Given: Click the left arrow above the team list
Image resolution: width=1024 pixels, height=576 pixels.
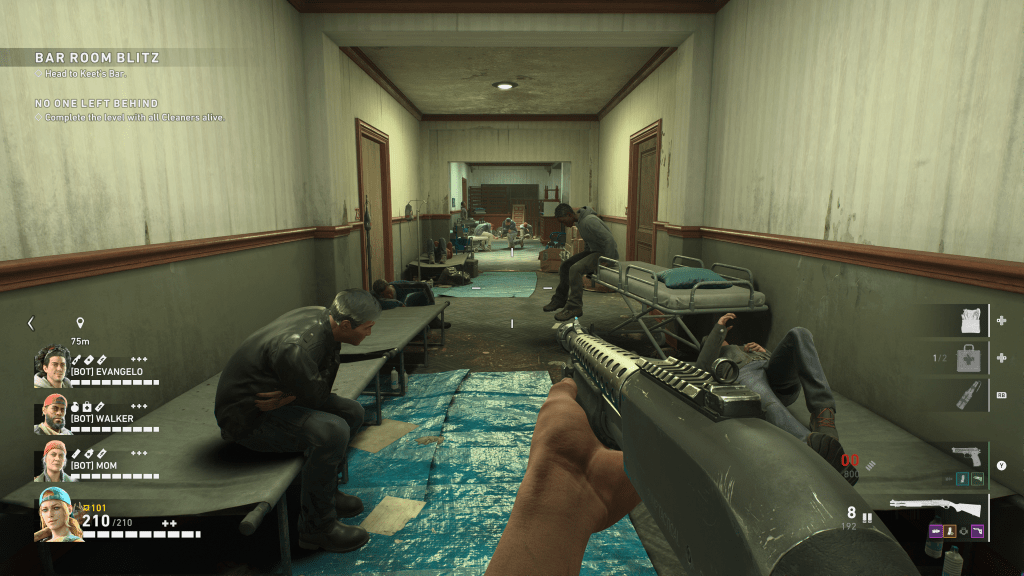Looking at the screenshot, I should tap(30, 323).
